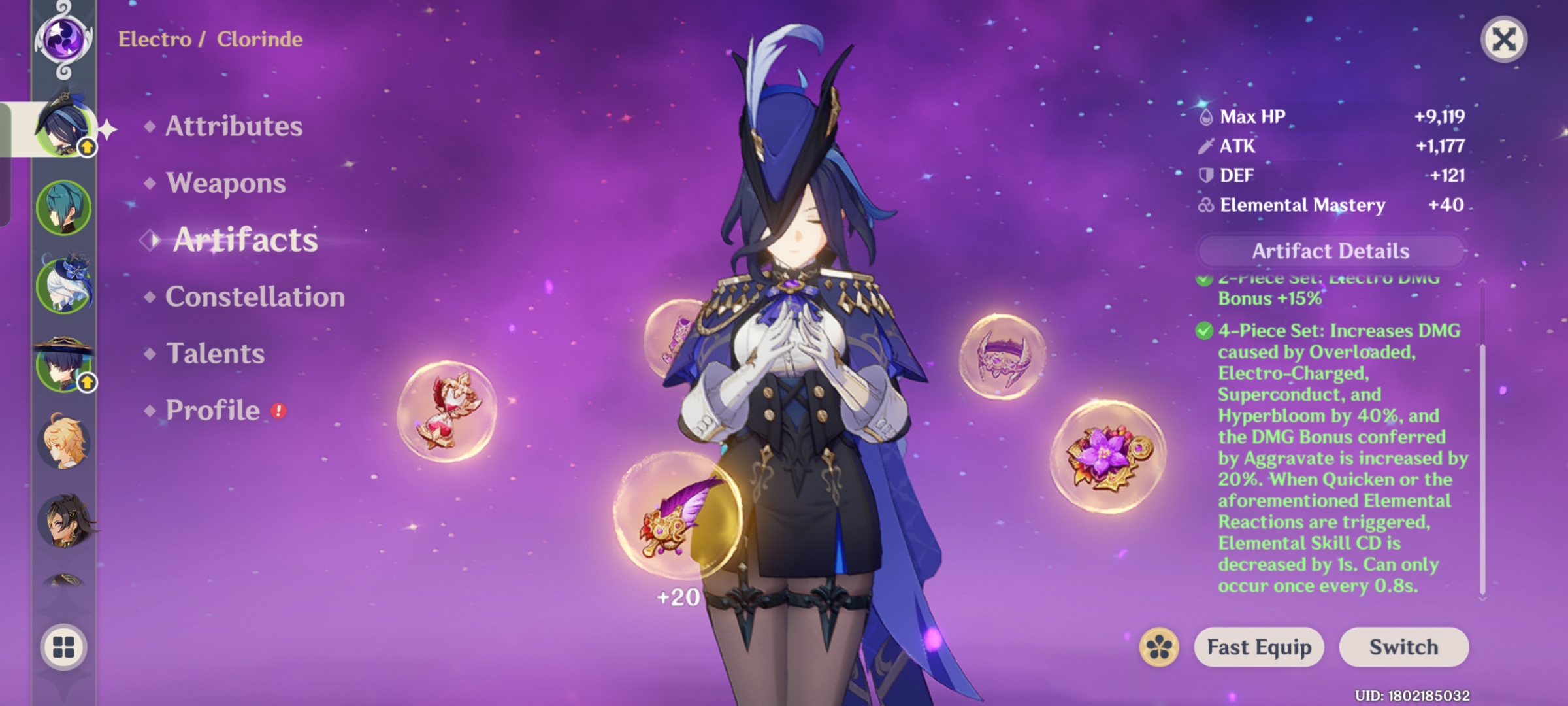Expand the Artifact Details panel
Viewport: 1568px width, 706px height.
[1331, 251]
